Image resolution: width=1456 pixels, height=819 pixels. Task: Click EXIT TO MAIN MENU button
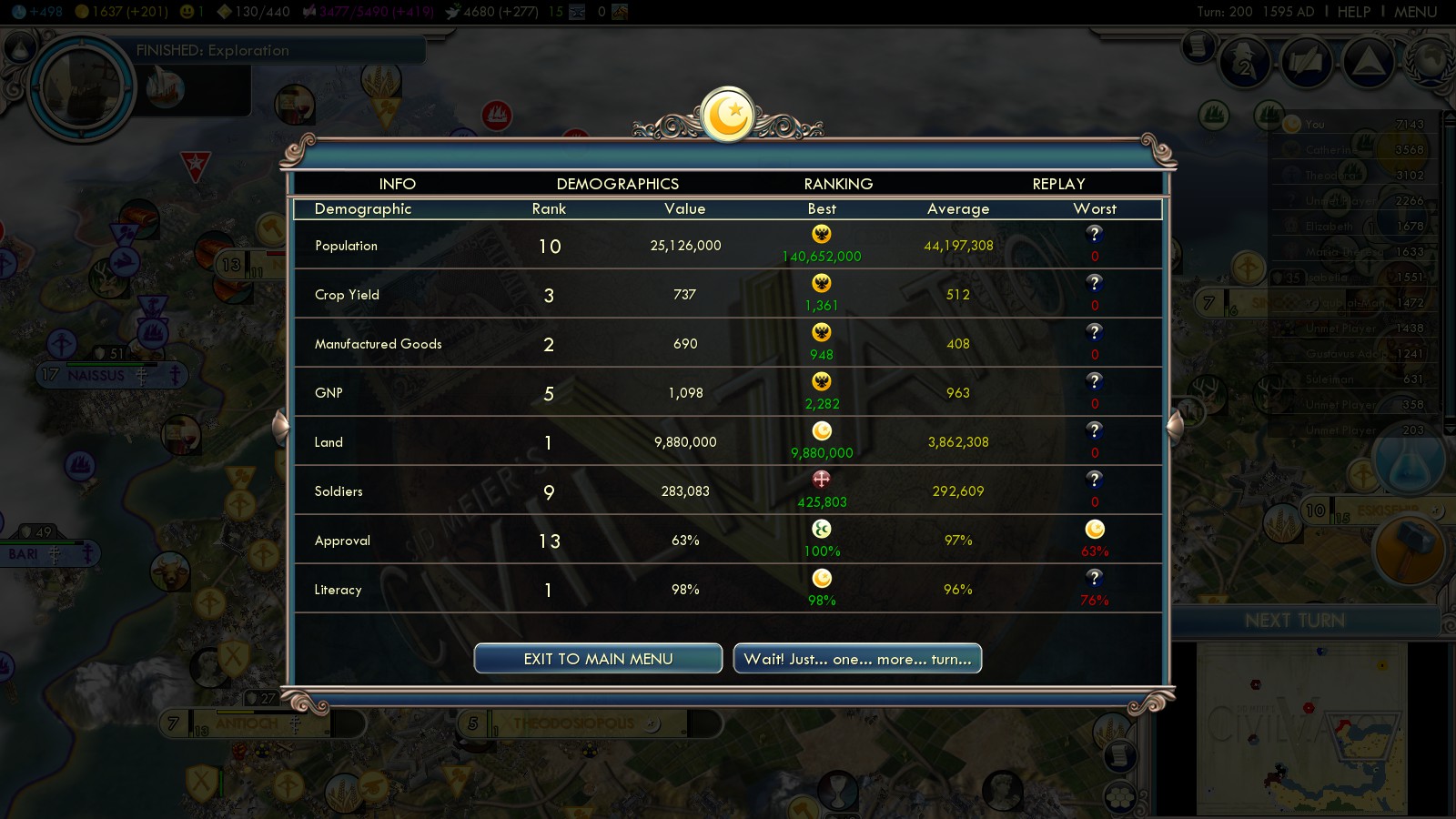(x=598, y=659)
